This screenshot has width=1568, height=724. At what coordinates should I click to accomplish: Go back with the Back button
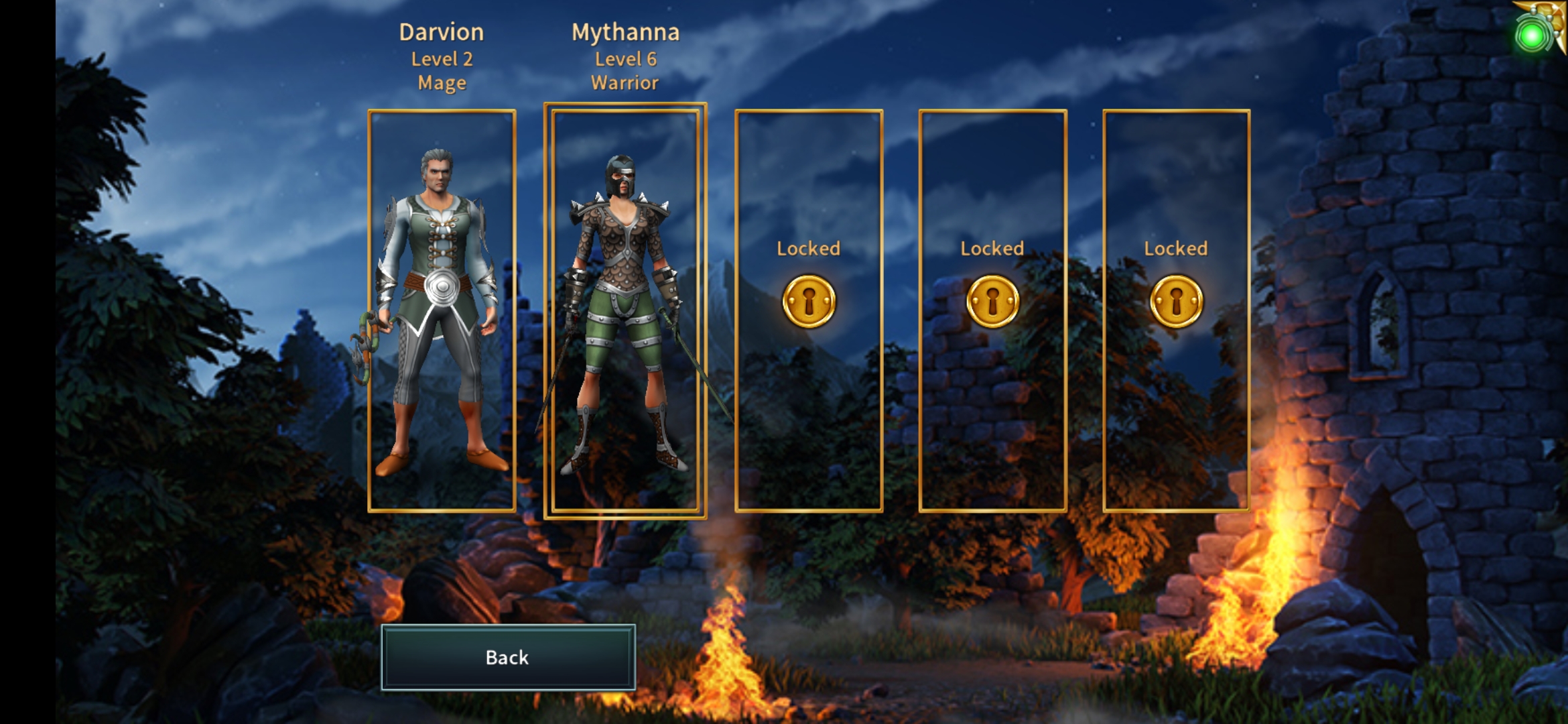pyautogui.click(x=508, y=657)
